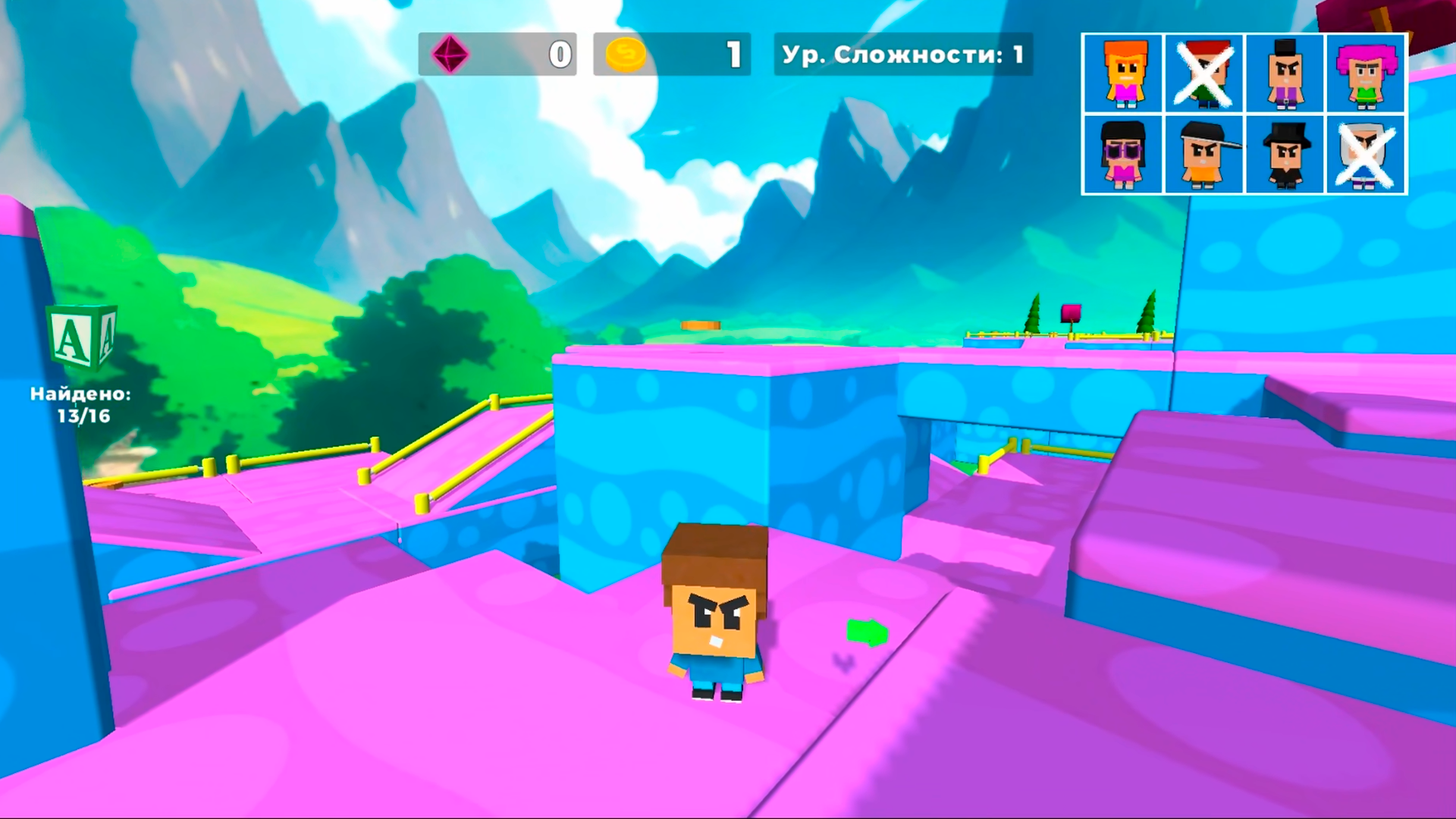Click the pink-haired girl in green top portrait
Image resolution: width=1456 pixels, height=819 pixels.
coord(1367,74)
